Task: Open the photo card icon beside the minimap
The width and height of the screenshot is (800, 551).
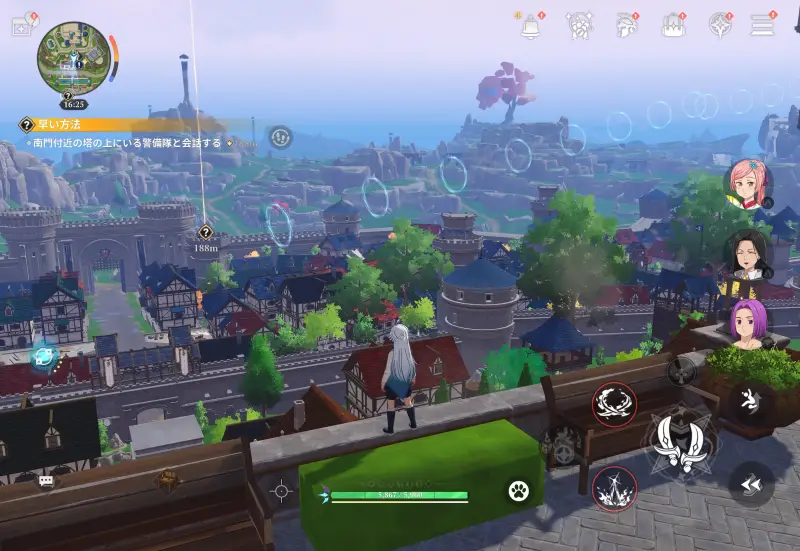Action: [22, 26]
